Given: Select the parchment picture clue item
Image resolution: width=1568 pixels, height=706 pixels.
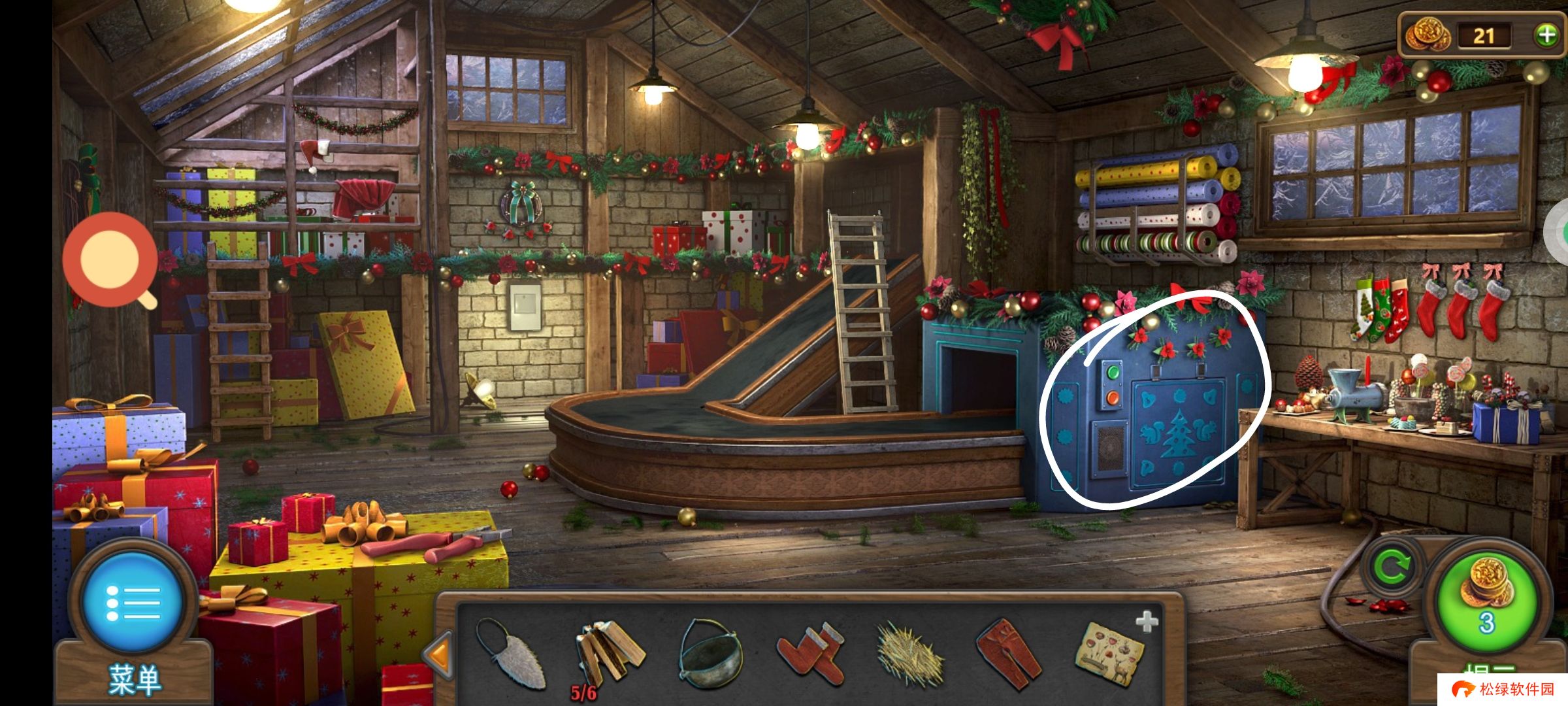Looking at the screenshot, I should (x=1111, y=654).
